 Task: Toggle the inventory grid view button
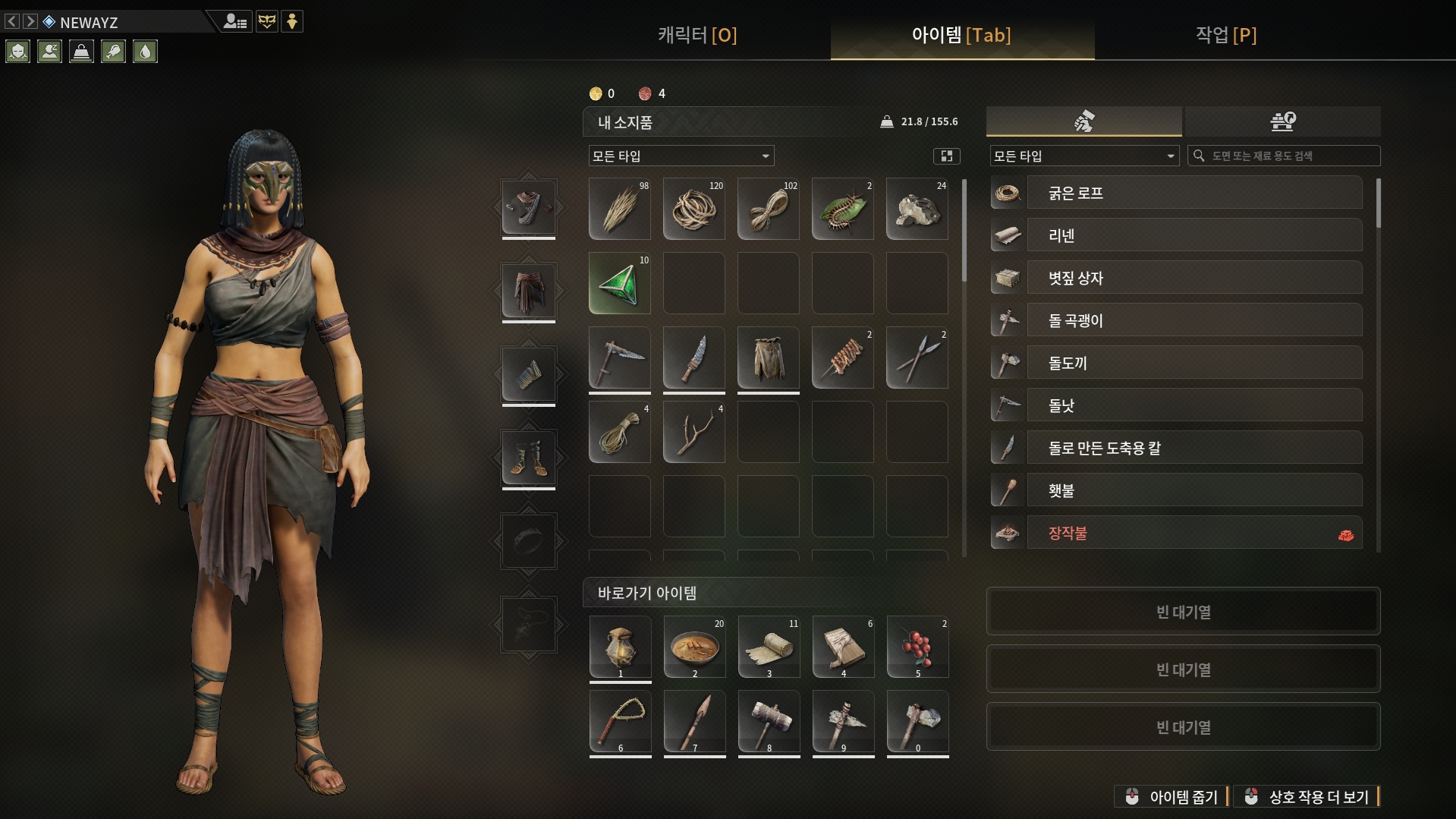click(x=946, y=156)
